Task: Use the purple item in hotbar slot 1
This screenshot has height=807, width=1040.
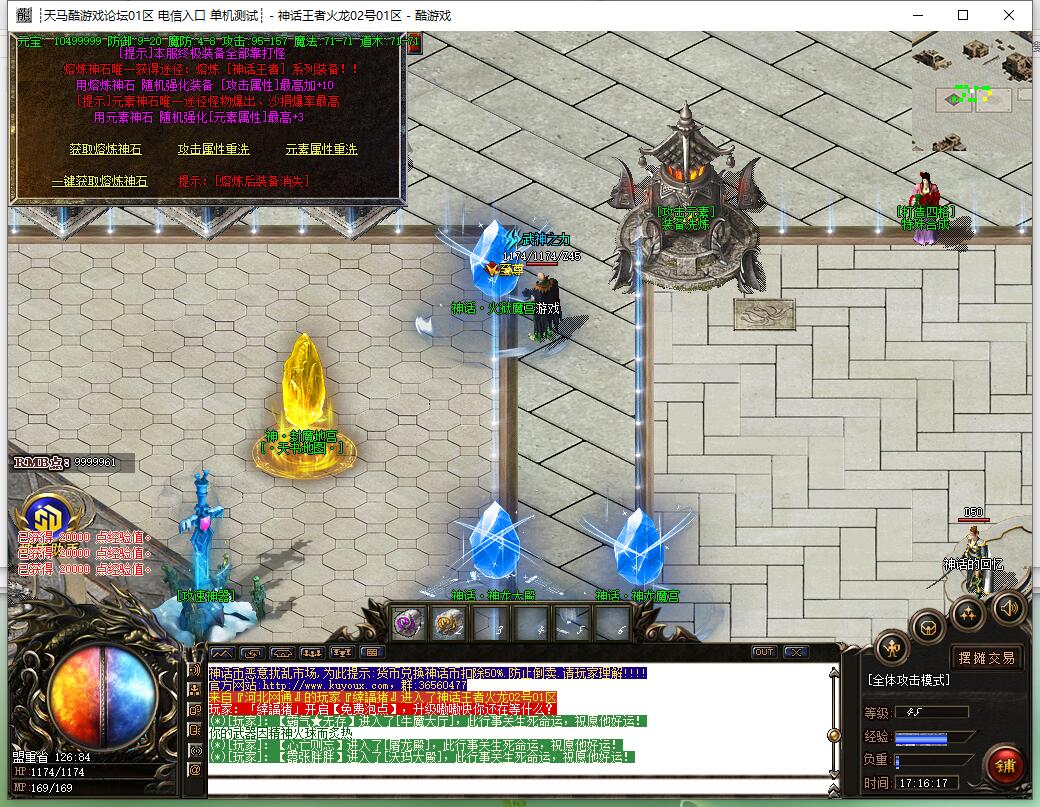Action: pyautogui.click(x=408, y=624)
